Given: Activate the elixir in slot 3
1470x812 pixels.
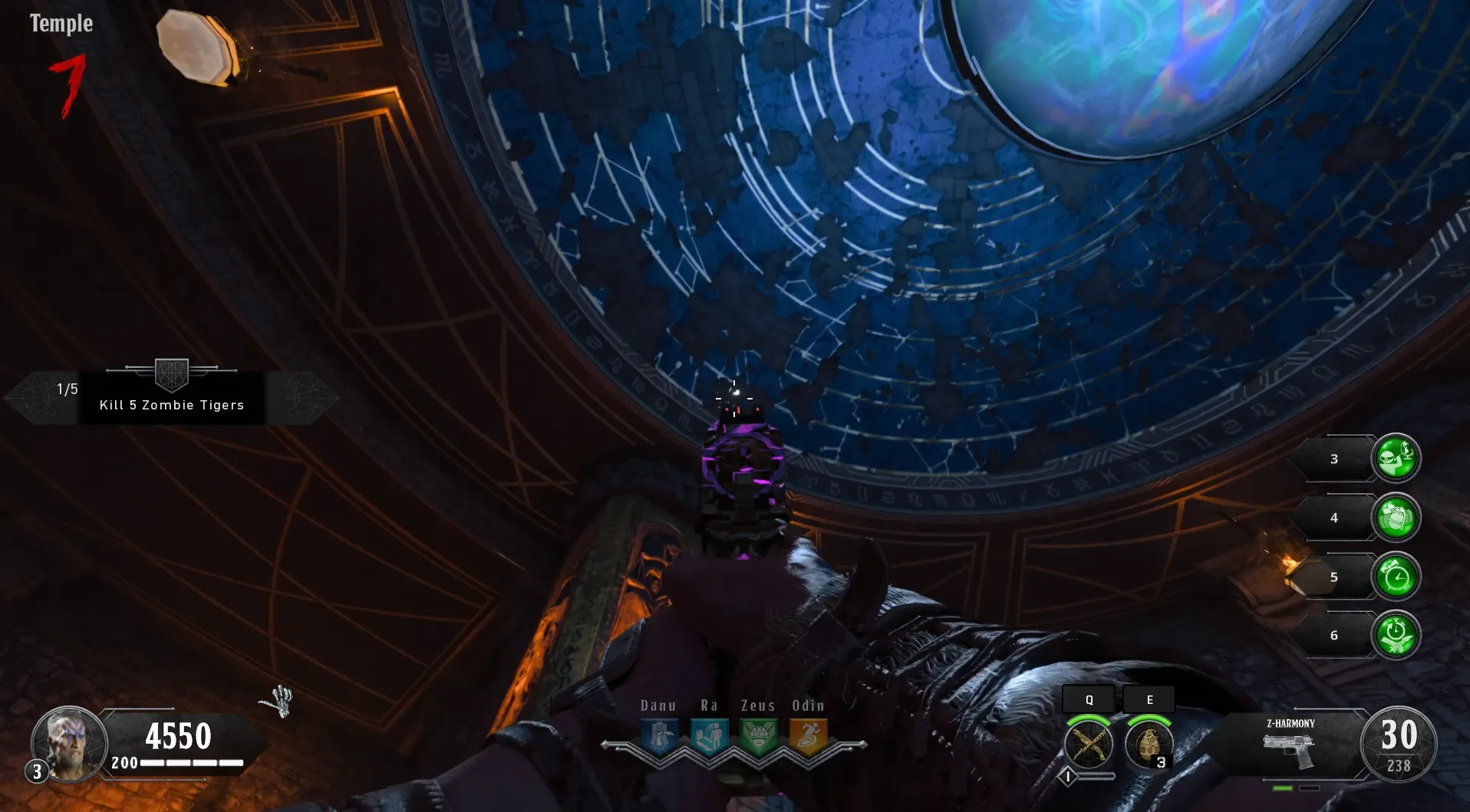Looking at the screenshot, I should (x=1396, y=459).
